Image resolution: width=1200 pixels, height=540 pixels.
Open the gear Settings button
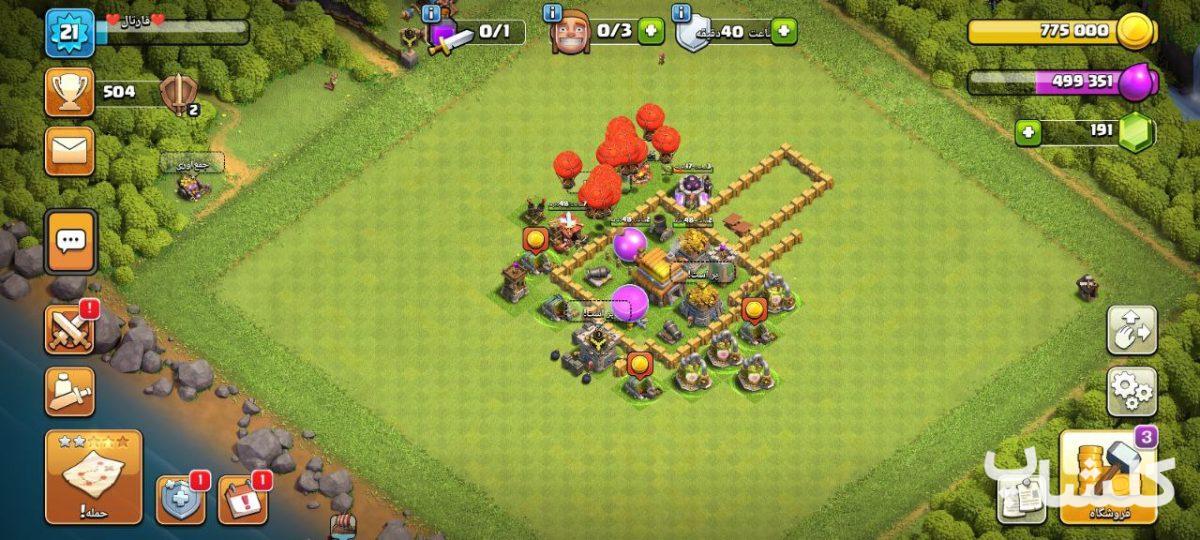pos(1131,391)
